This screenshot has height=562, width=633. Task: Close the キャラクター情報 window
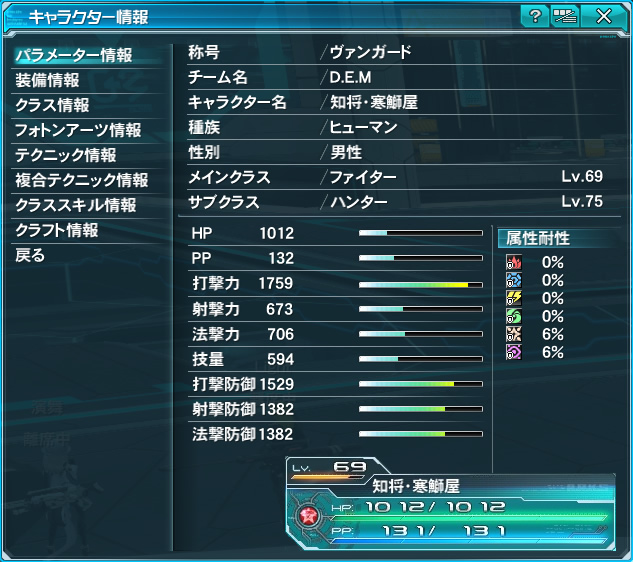tap(603, 15)
